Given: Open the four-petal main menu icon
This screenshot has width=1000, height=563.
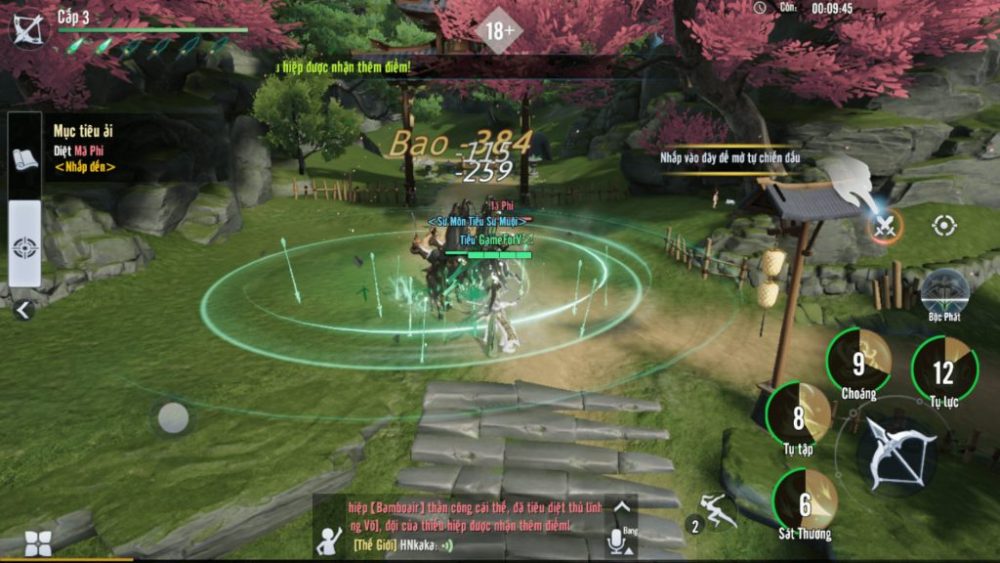Looking at the screenshot, I should [38, 543].
